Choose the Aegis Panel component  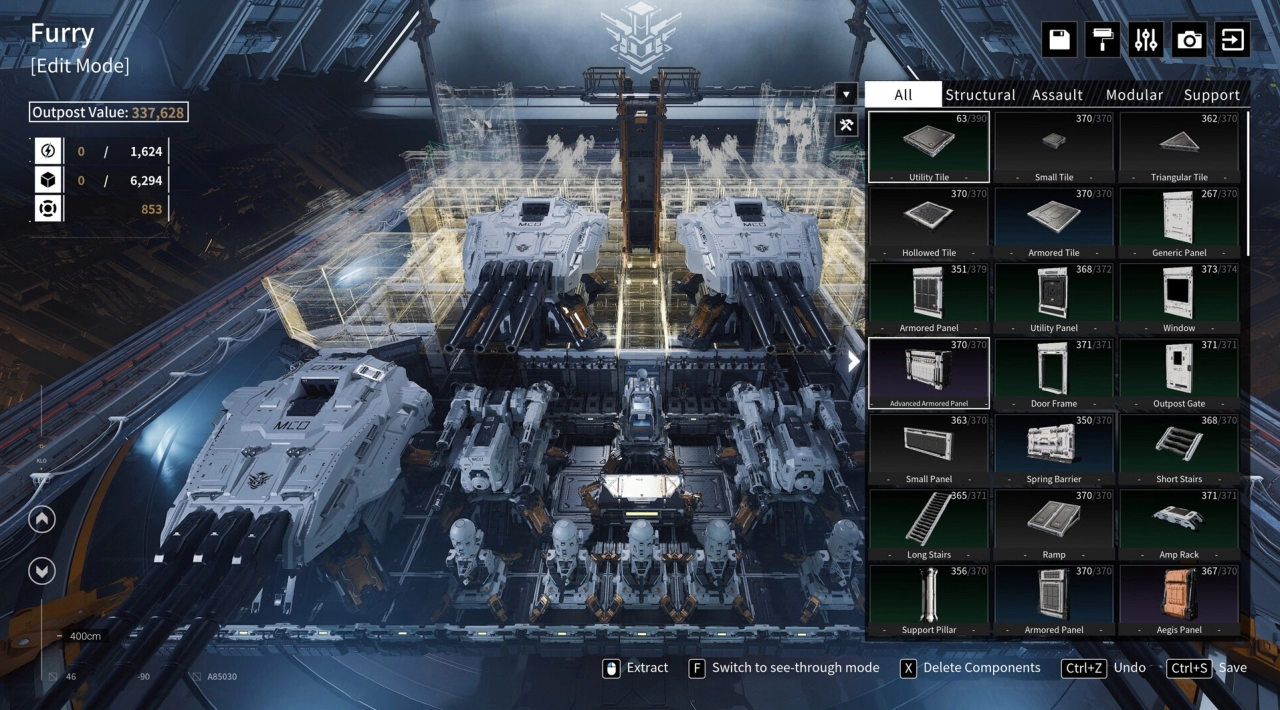1179,599
